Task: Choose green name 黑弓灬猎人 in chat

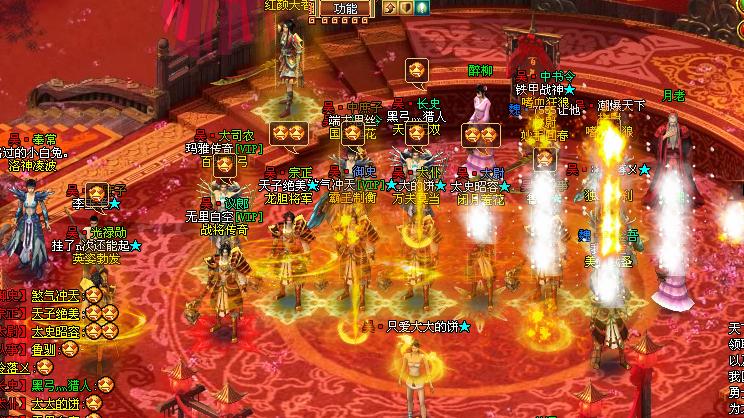Action: pyautogui.click(x=62, y=385)
